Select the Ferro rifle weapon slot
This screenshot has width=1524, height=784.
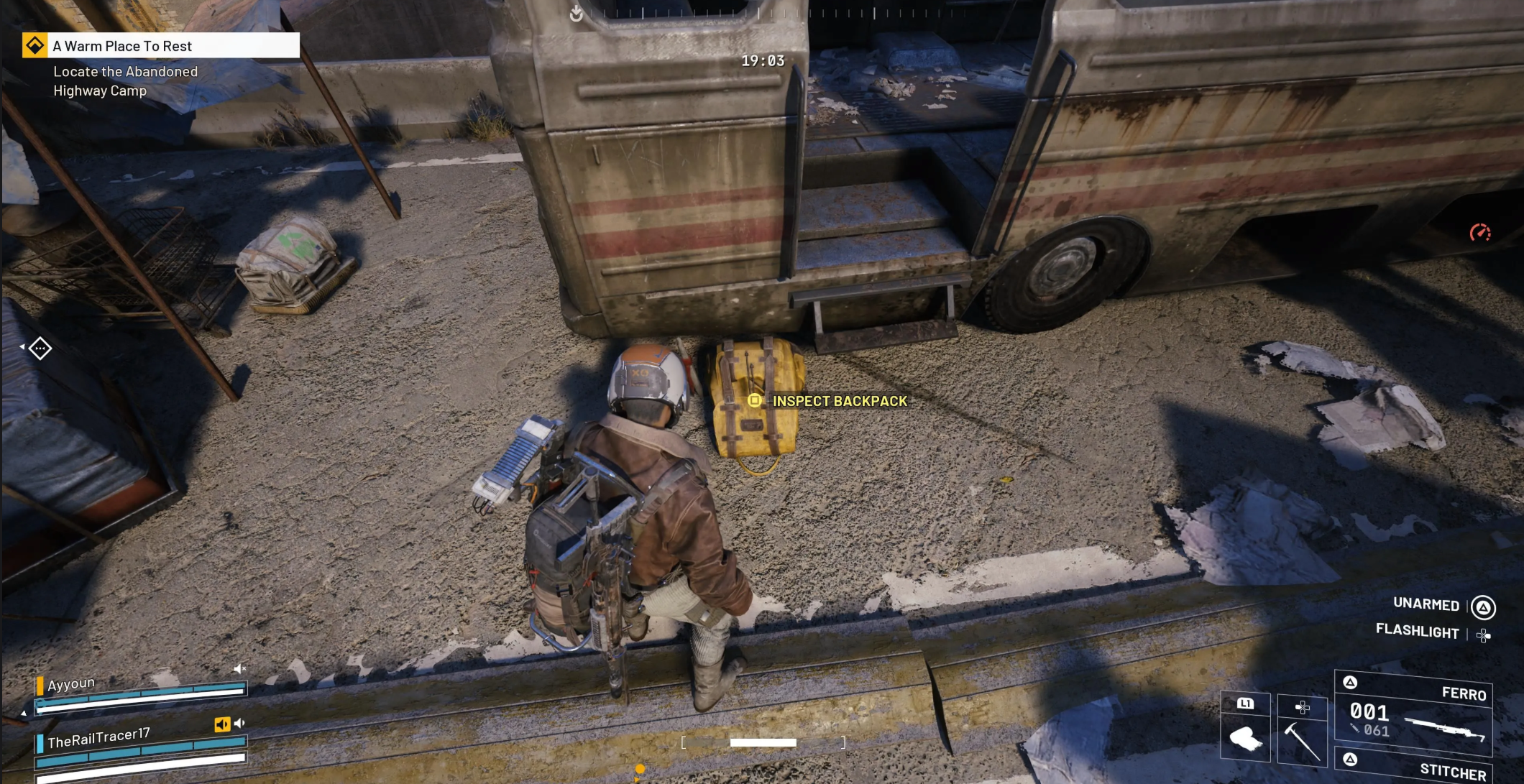(x=1413, y=714)
